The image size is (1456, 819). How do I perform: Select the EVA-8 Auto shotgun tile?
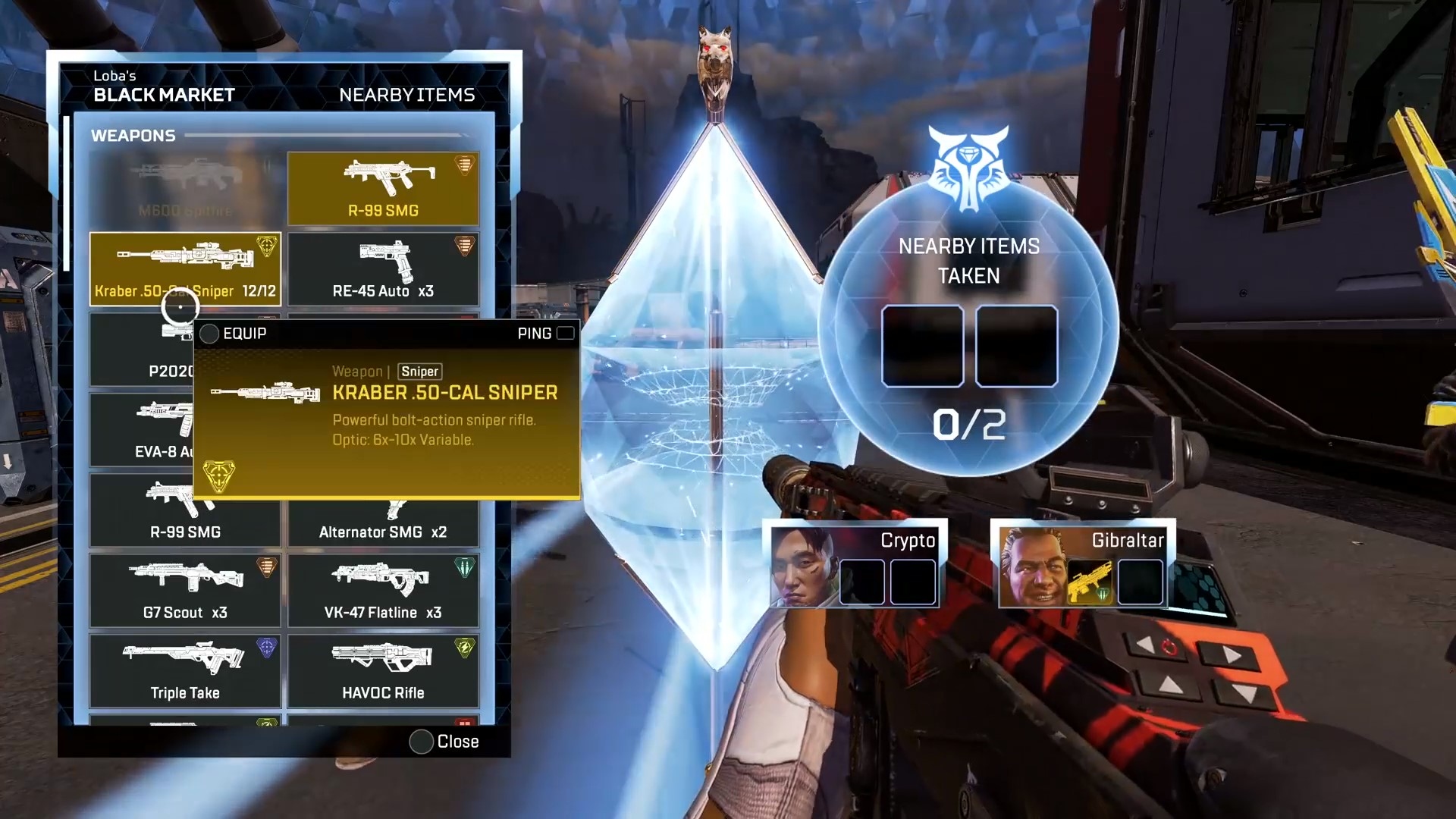[141, 429]
